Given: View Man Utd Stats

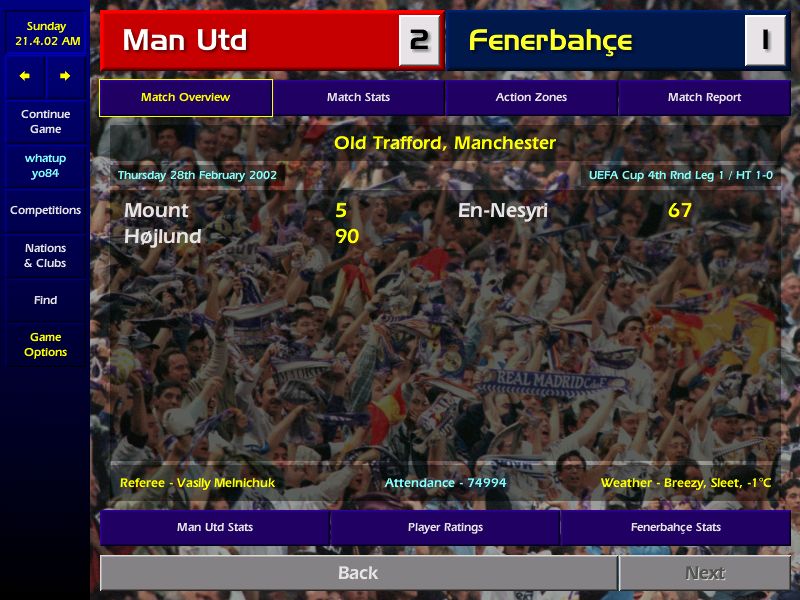Looking at the screenshot, I should (x=215, y=527).
